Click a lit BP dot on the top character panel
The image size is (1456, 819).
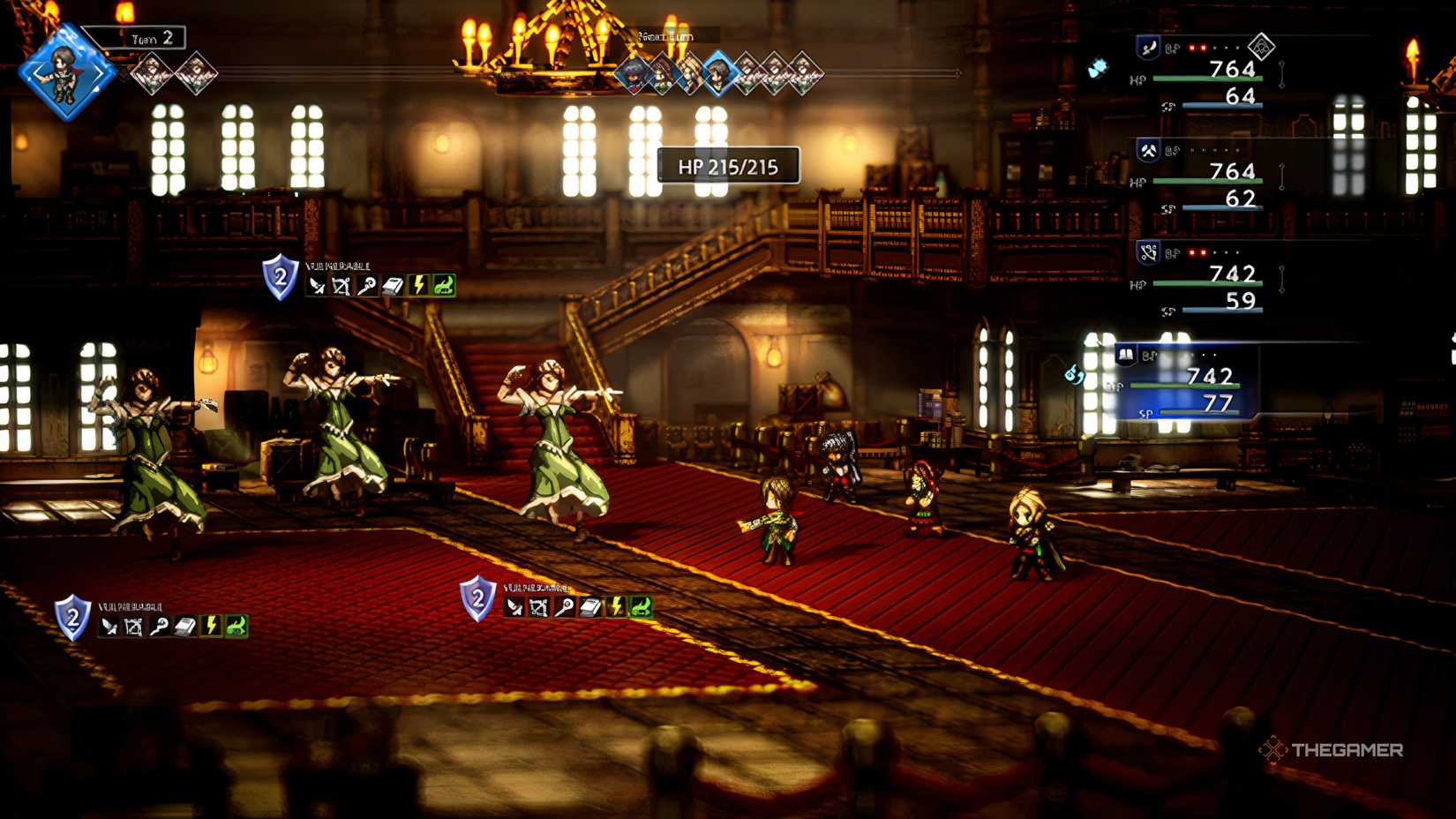click(x=1193, y=47)
